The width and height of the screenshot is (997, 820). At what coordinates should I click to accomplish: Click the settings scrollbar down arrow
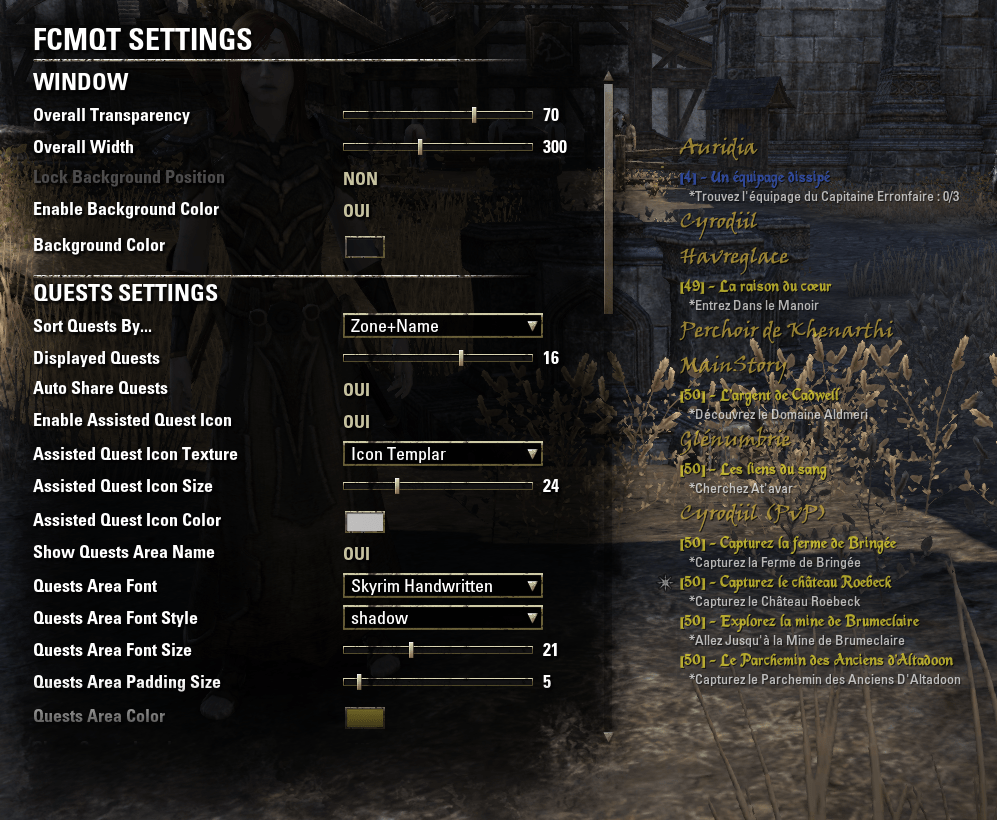tap(607, 737)
